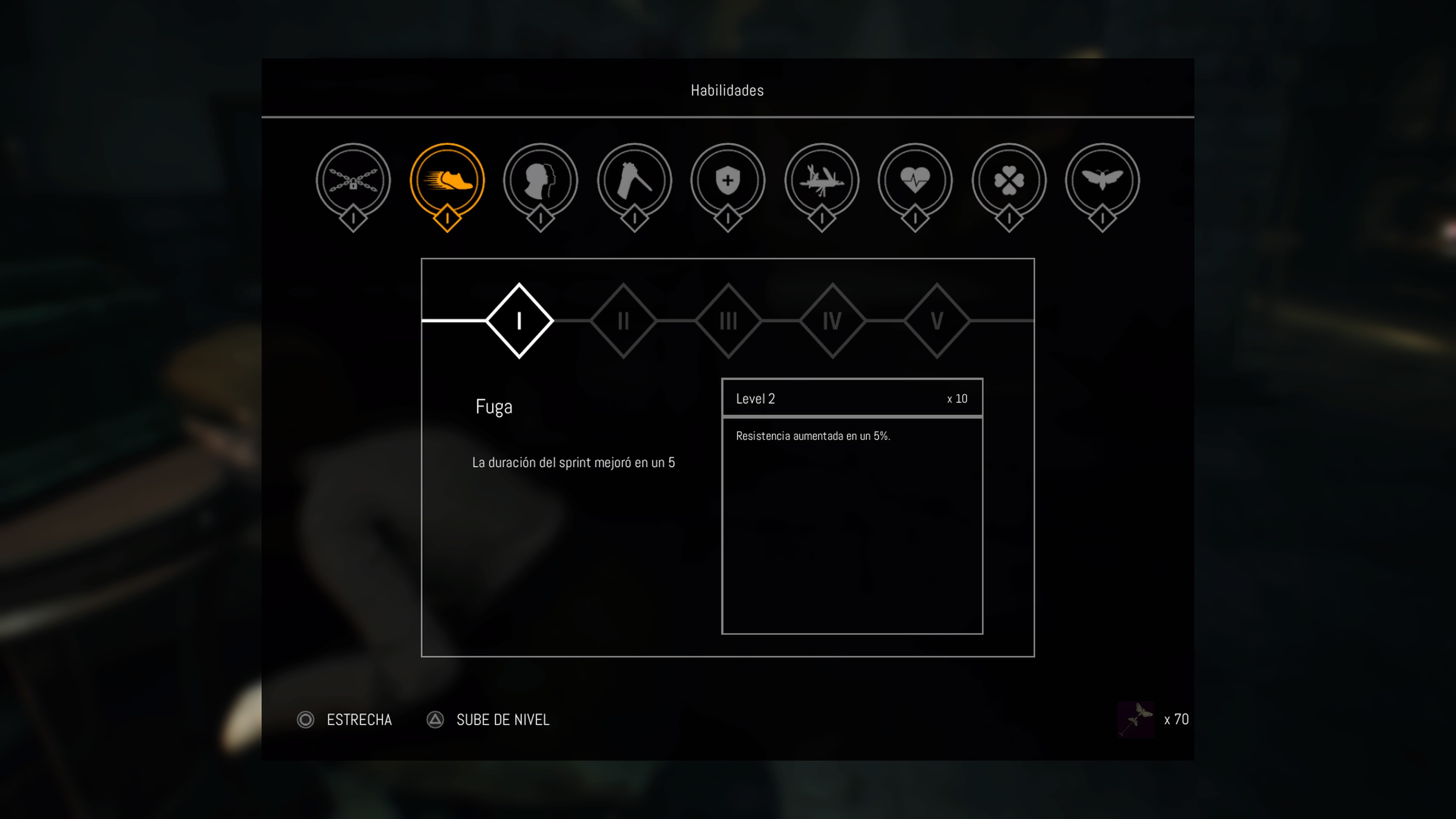Select the orange running shoe skill
This screenshot has height=819, width=1456.
447,181
